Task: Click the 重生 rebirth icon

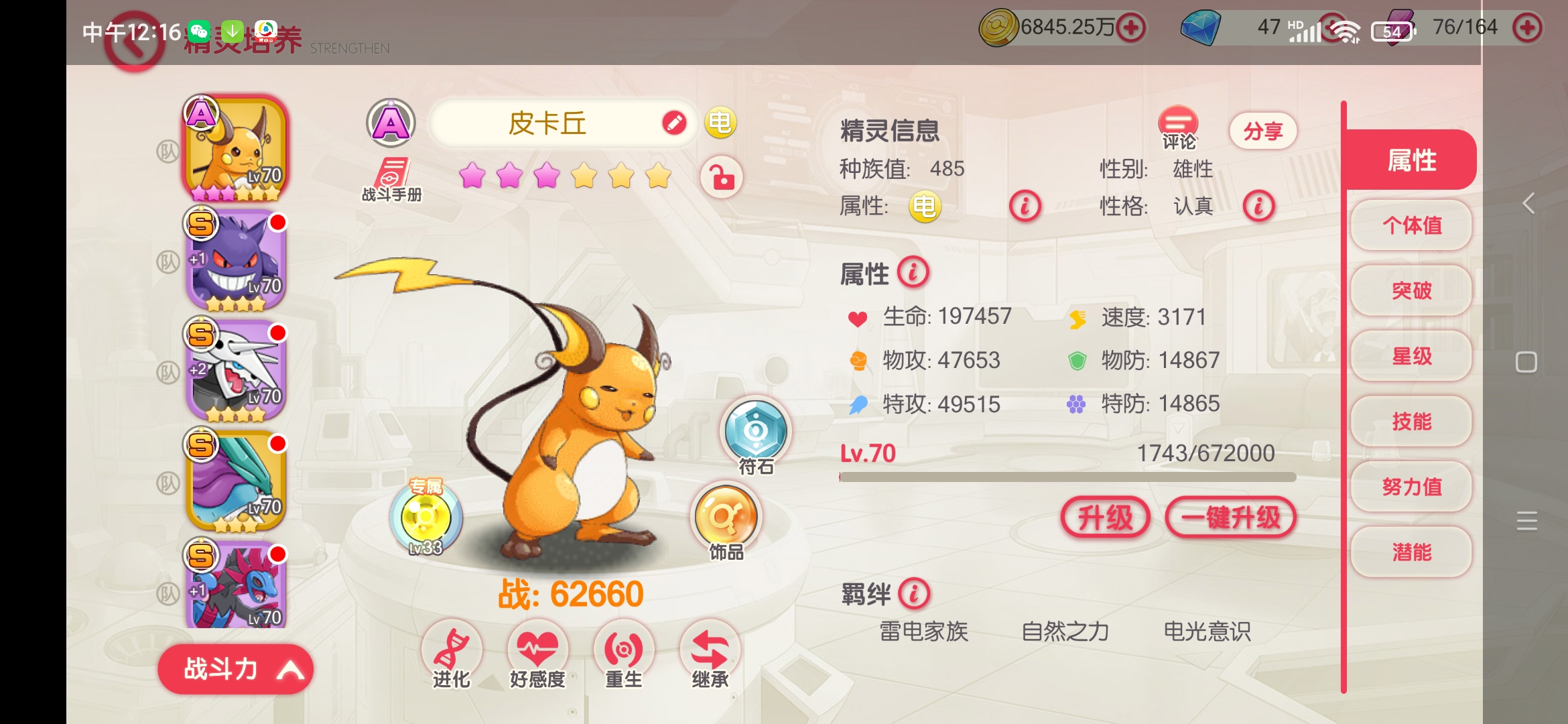Action: click(x=624, y=647)
